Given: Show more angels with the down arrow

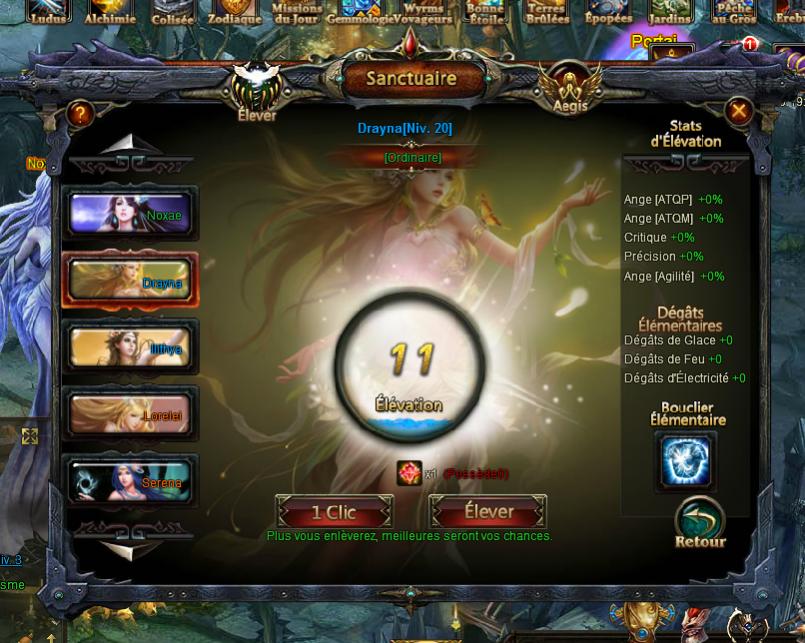Looking at the screenshot, I should tap(122, 546).
